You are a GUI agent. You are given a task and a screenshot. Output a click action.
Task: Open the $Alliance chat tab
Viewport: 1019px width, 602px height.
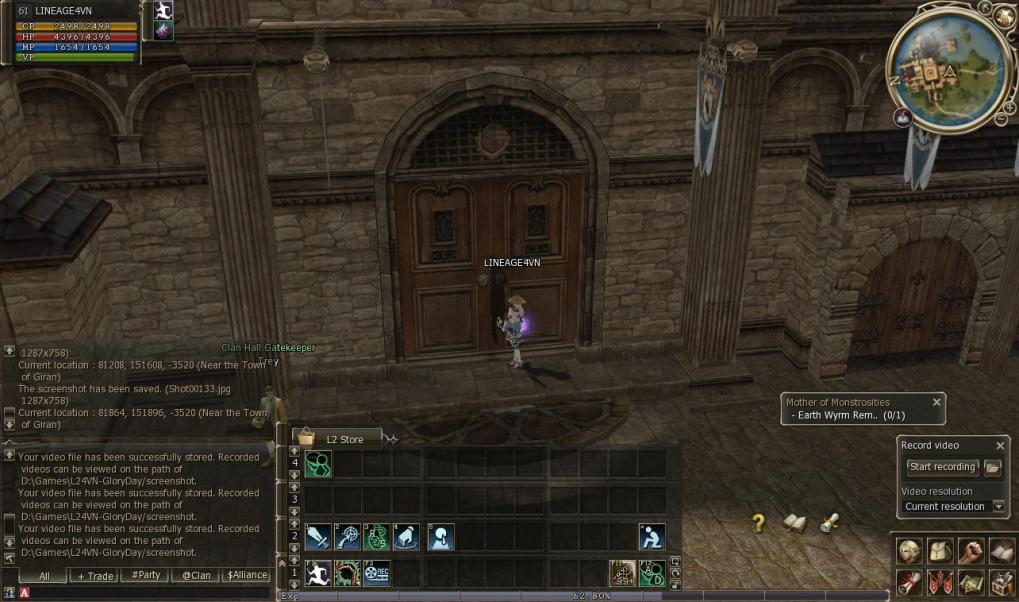pyautogui.click(x=246, y=576)
